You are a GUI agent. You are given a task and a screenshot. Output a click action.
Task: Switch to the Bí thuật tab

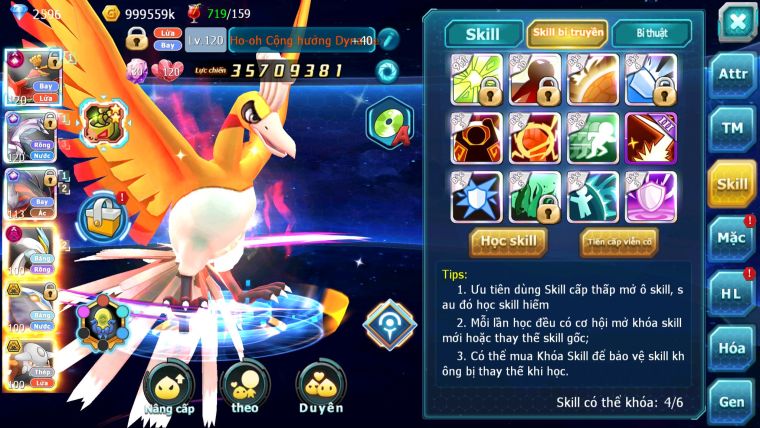(x=651, y=33)
